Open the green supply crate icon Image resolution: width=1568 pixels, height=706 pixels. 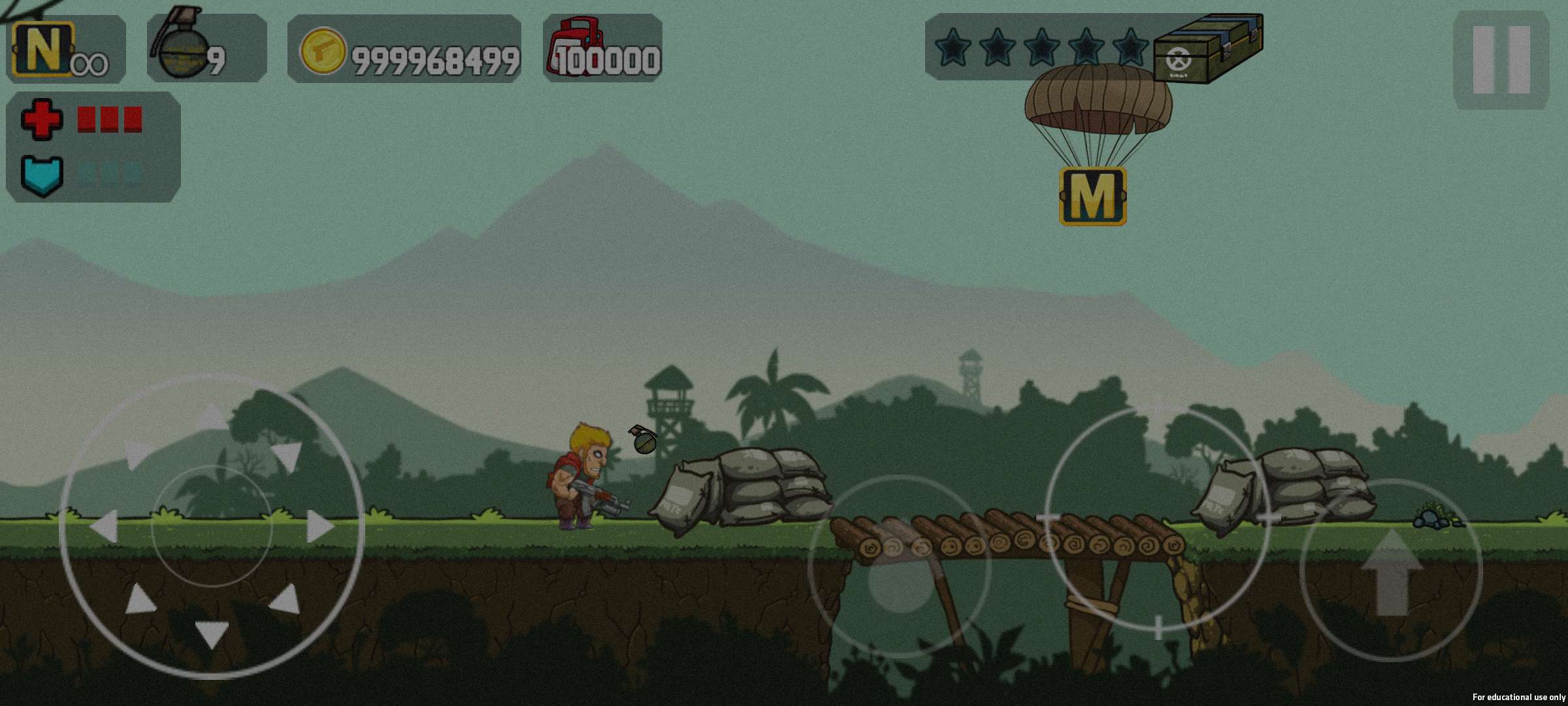[1207, 48]
